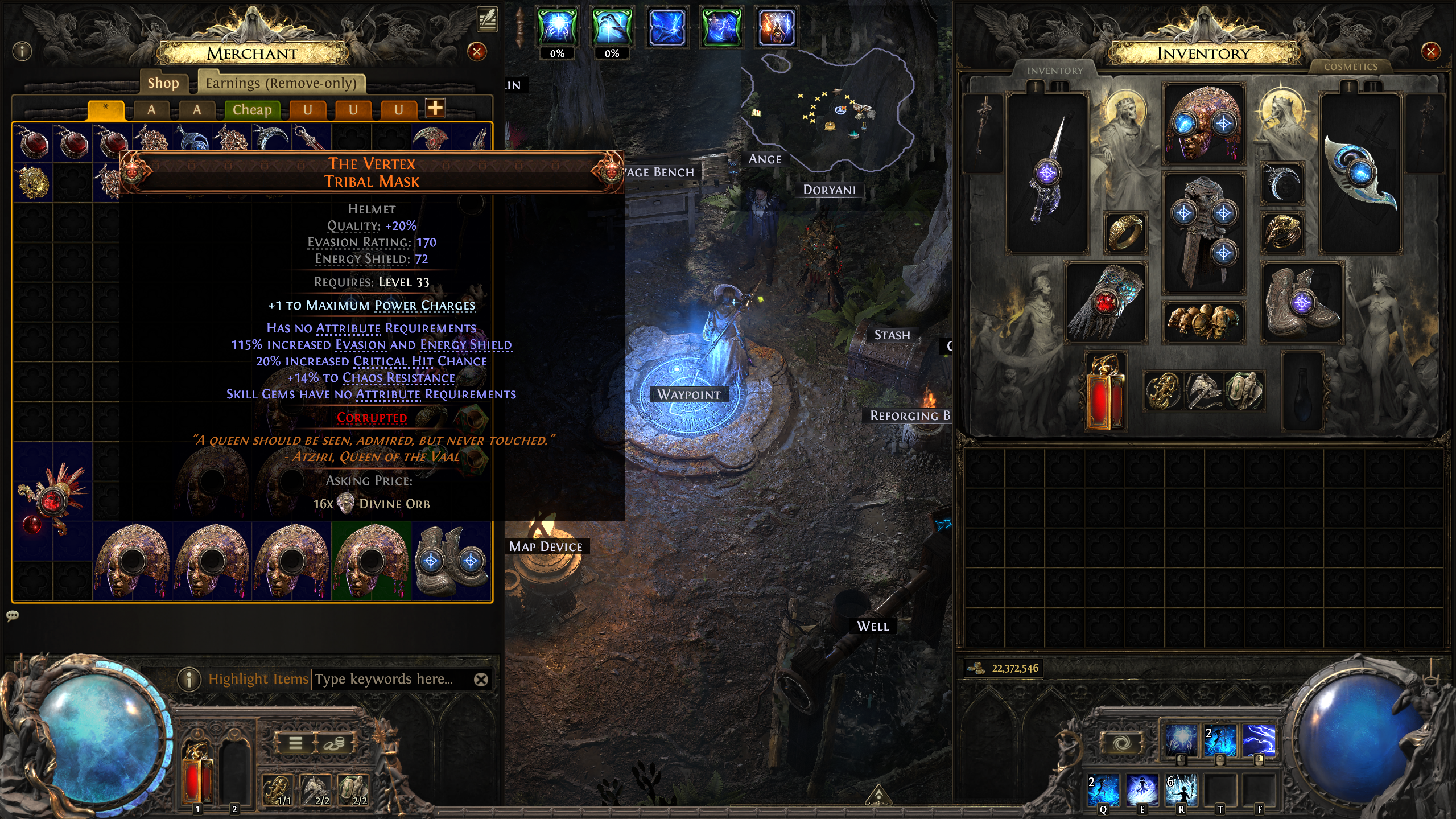Switch to the Earnings (Remove-only) tab

(x=281, y=83)
